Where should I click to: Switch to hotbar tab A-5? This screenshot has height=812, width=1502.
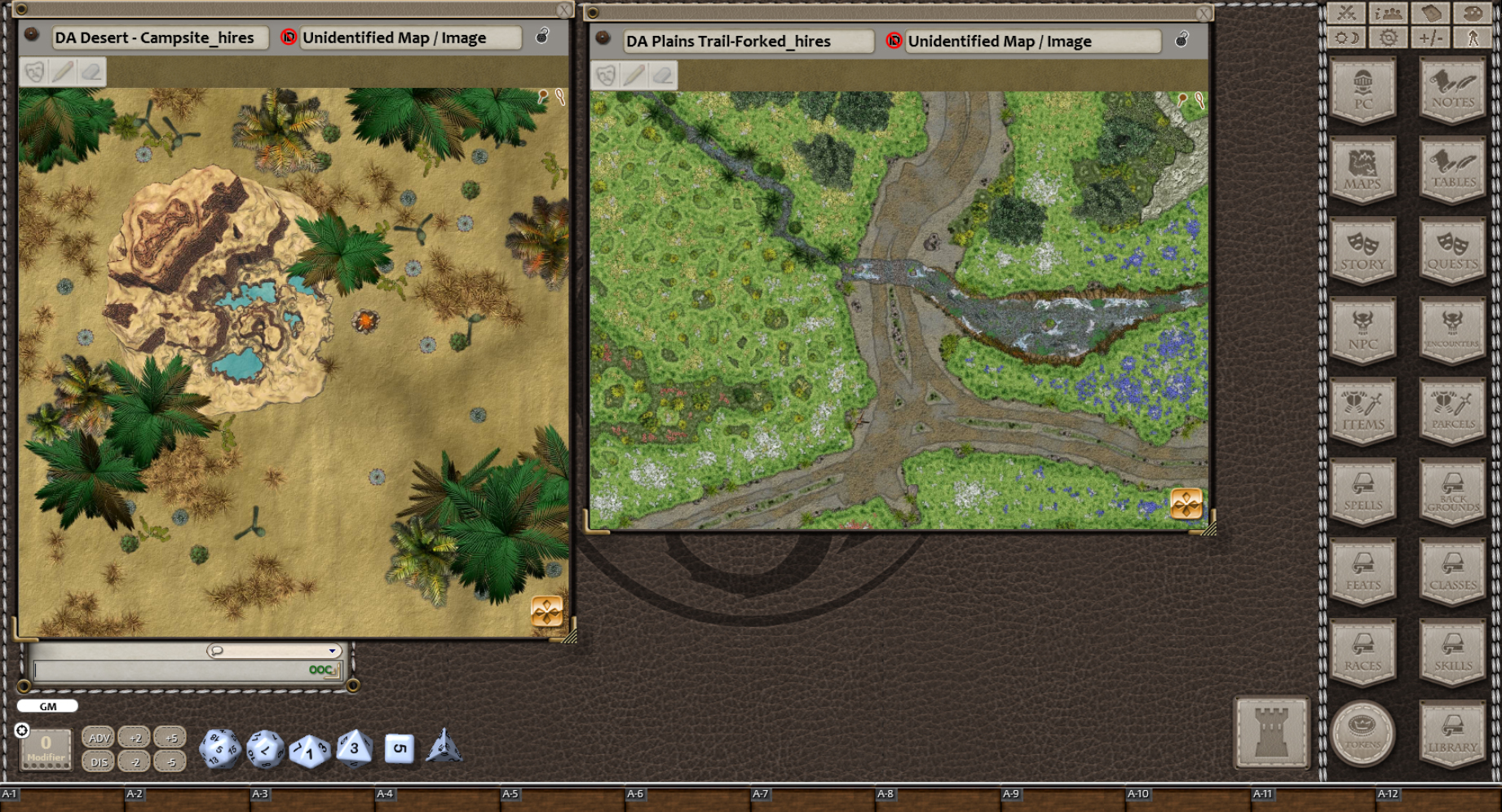click(512, 792)
